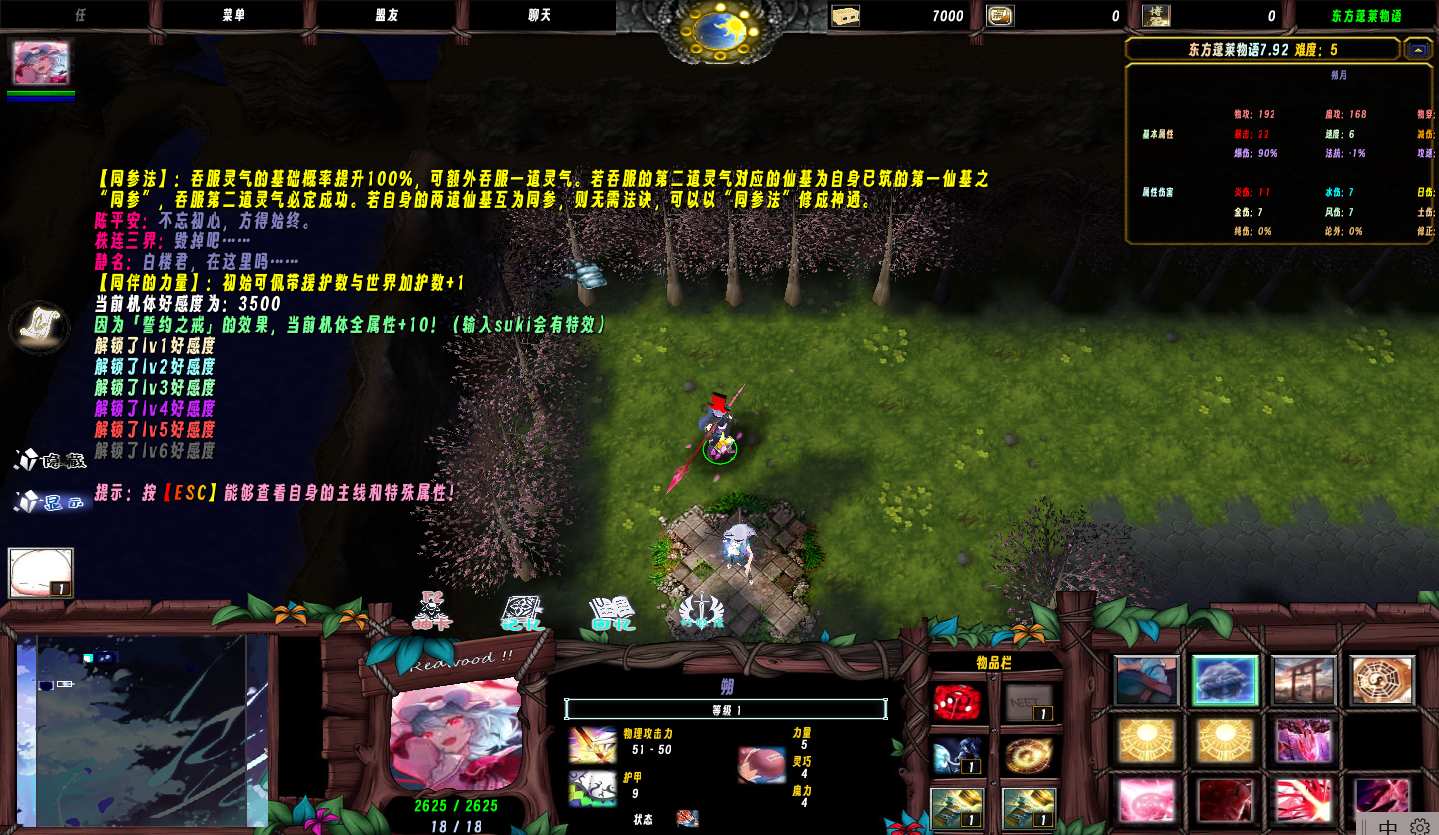Click the 隐藏 hide button
This screenshot has width=1439, height=835.
50,461
